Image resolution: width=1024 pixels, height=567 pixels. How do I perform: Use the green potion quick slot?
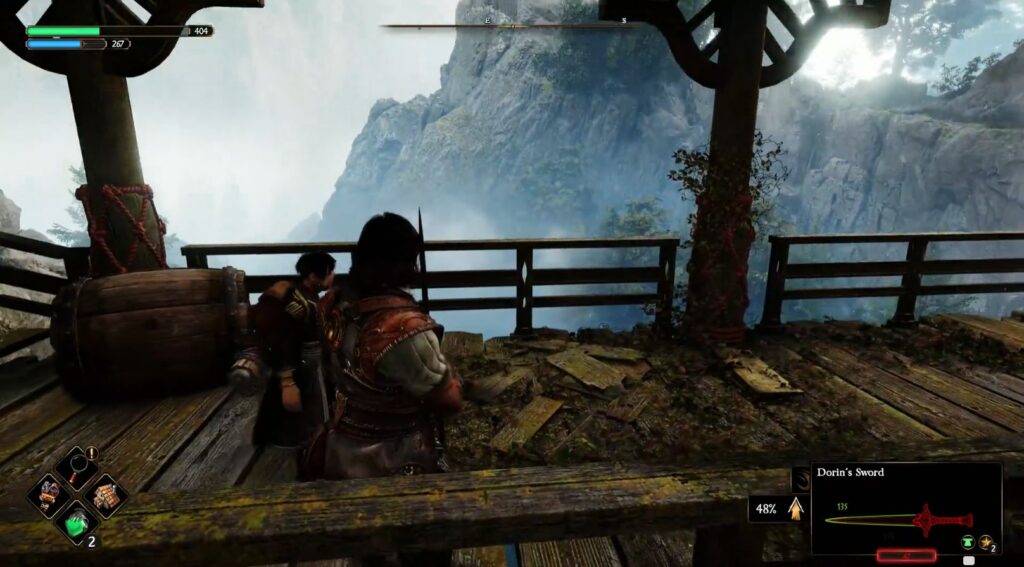pos(76,522)
